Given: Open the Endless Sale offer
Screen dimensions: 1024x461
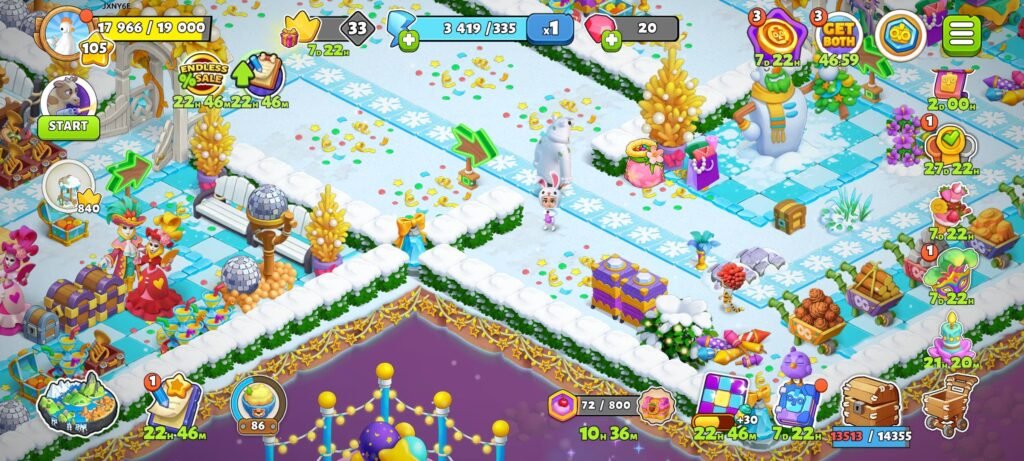Looking at the screenshot, I should click(199, 74).
